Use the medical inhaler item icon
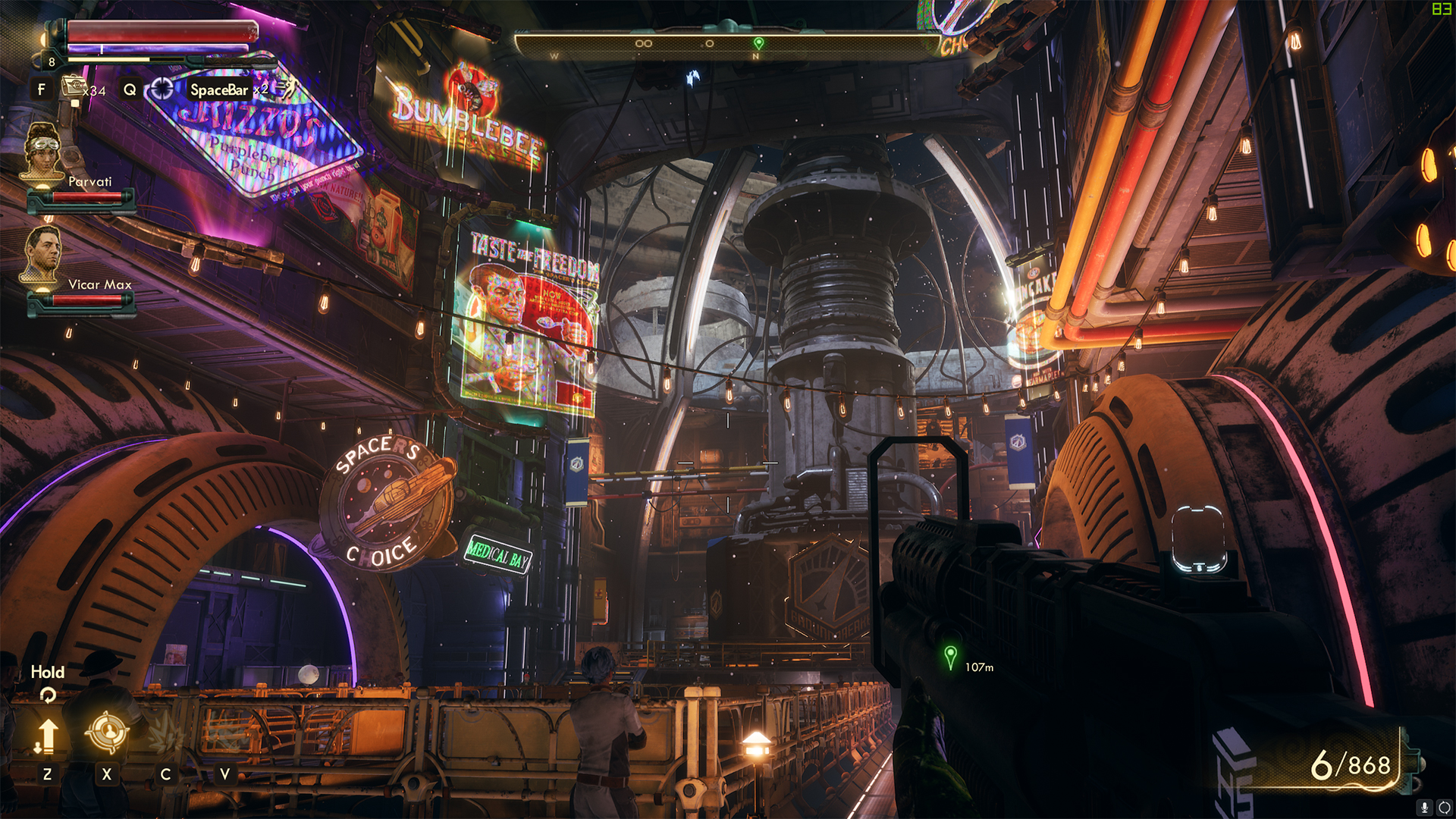This screenshot has height=819, width=1456. click(x=74, y=86)
